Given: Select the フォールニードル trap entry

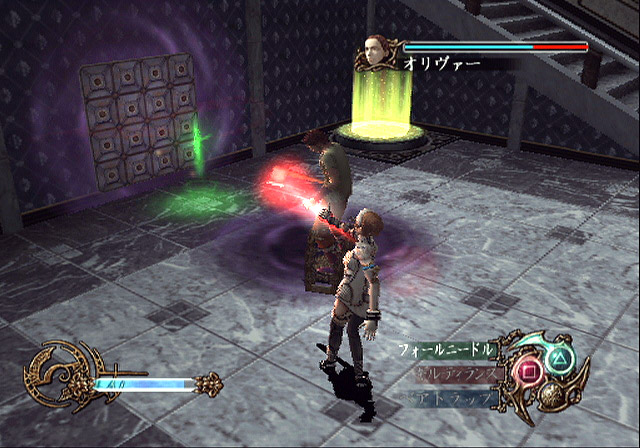Looking at the screenshot, I should (446, 350).
